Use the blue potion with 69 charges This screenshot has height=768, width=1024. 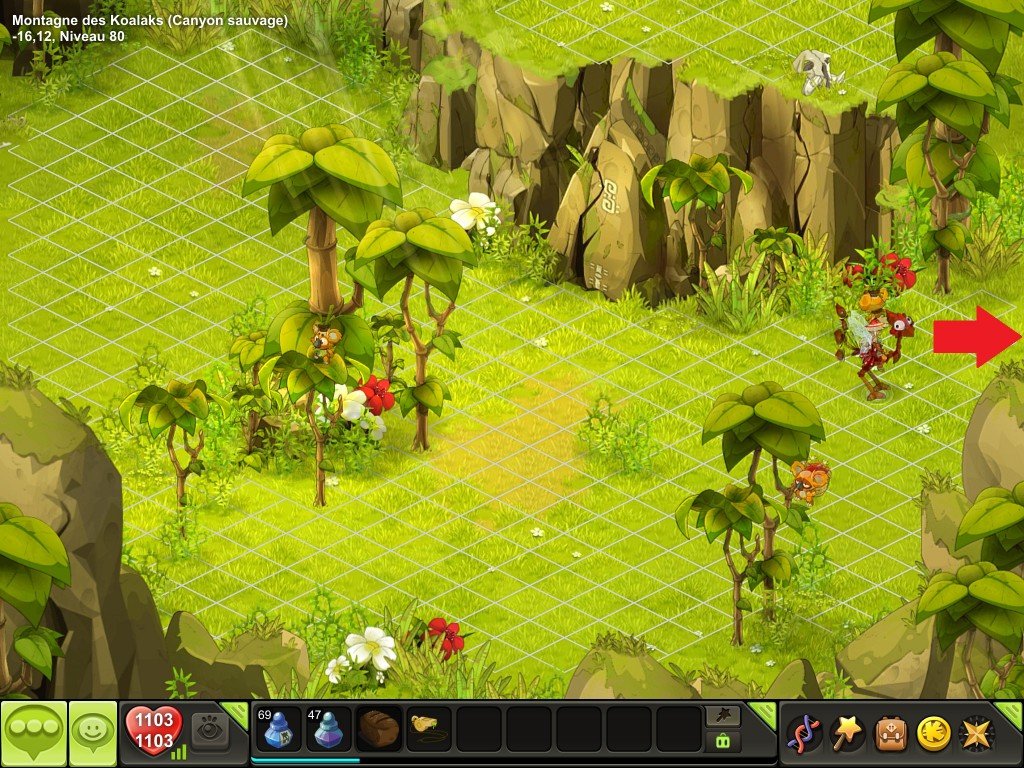coord(279,730)
